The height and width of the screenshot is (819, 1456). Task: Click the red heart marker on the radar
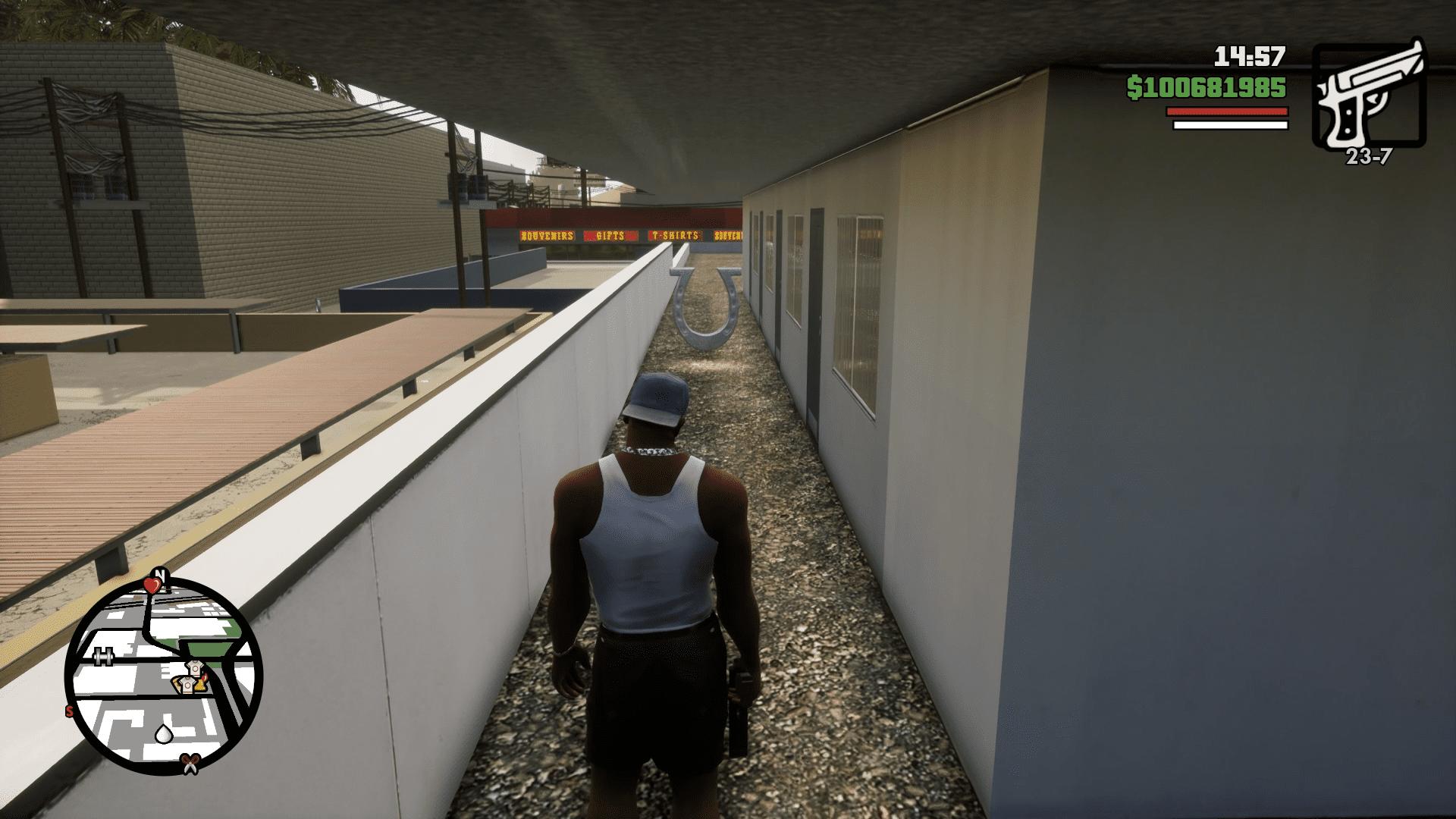coord(152,585)
